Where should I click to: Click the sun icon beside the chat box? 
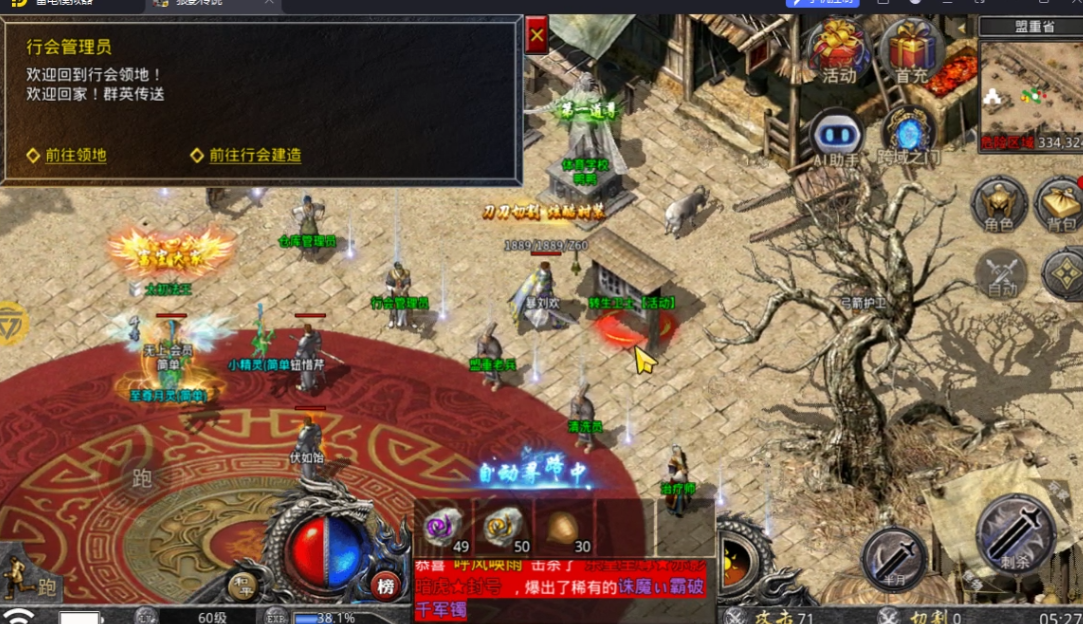pos(737,558)
